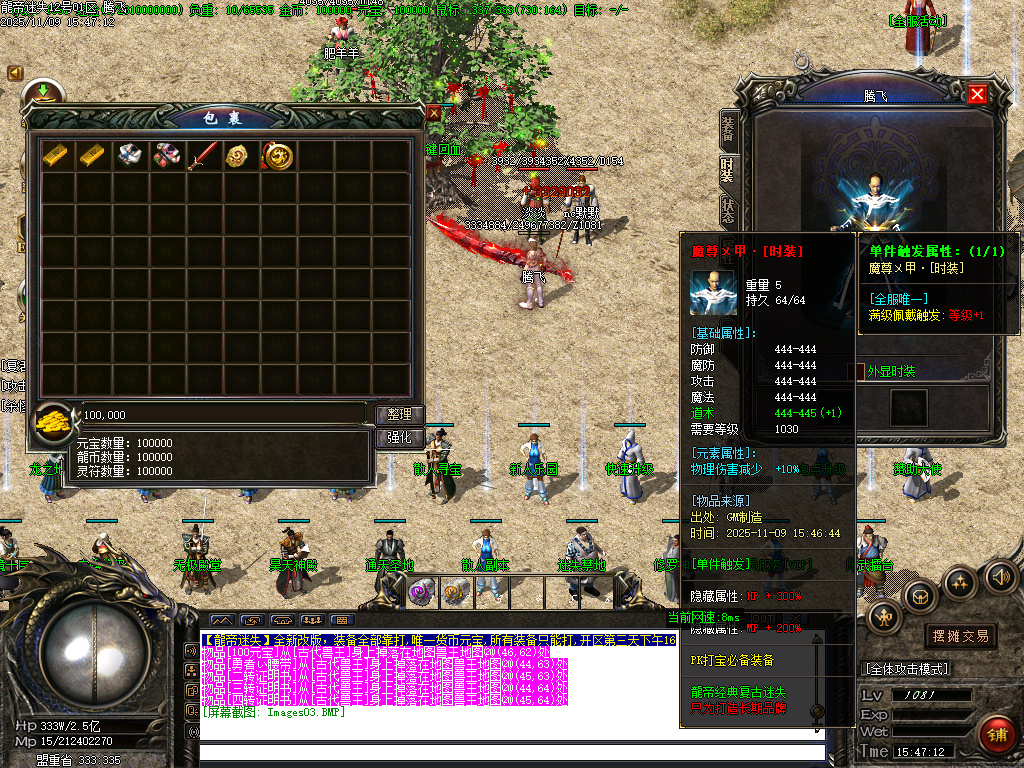This screenshot has width=1024, height=768.
Task: Toggle the sound speaker icon
Action: click(1000, 576)
